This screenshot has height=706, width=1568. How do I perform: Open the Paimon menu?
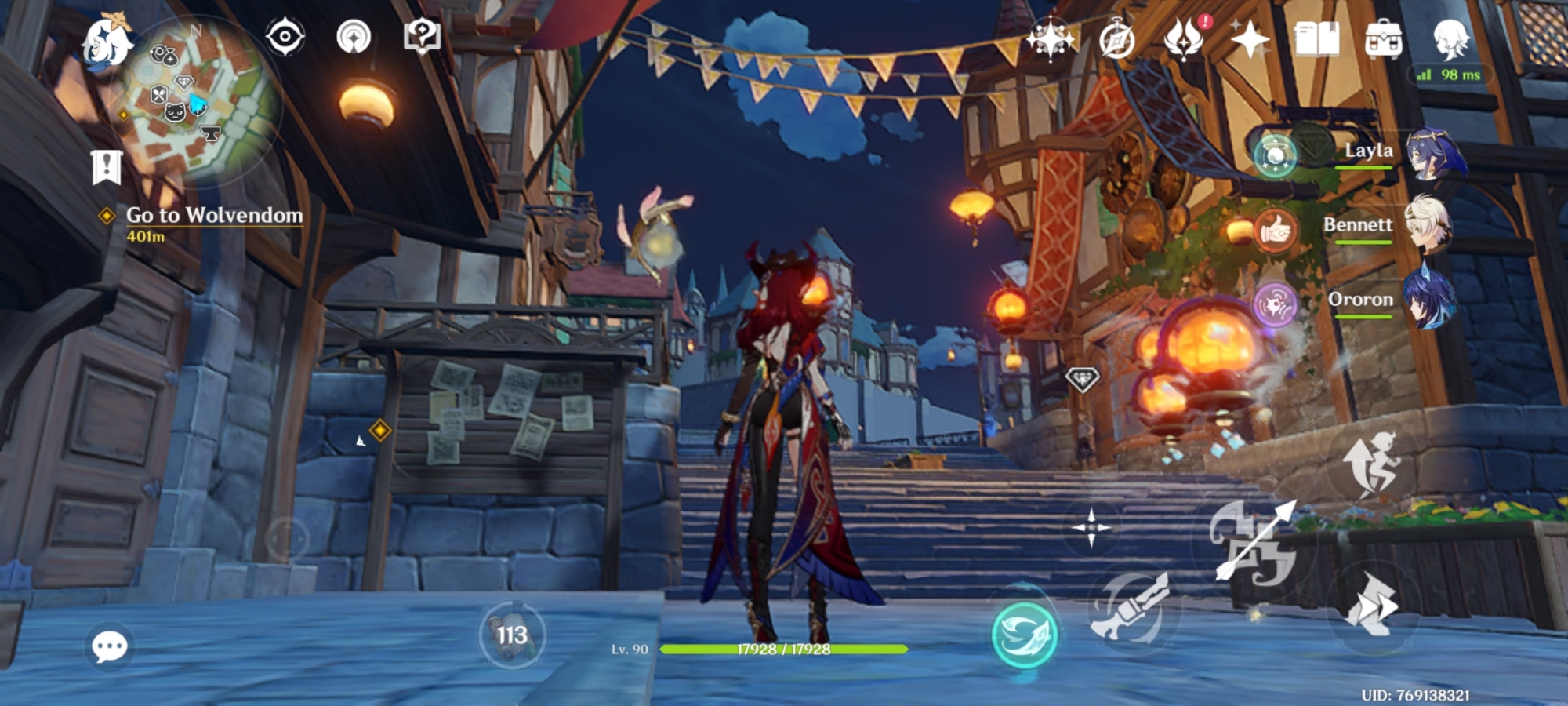point(107,42)
